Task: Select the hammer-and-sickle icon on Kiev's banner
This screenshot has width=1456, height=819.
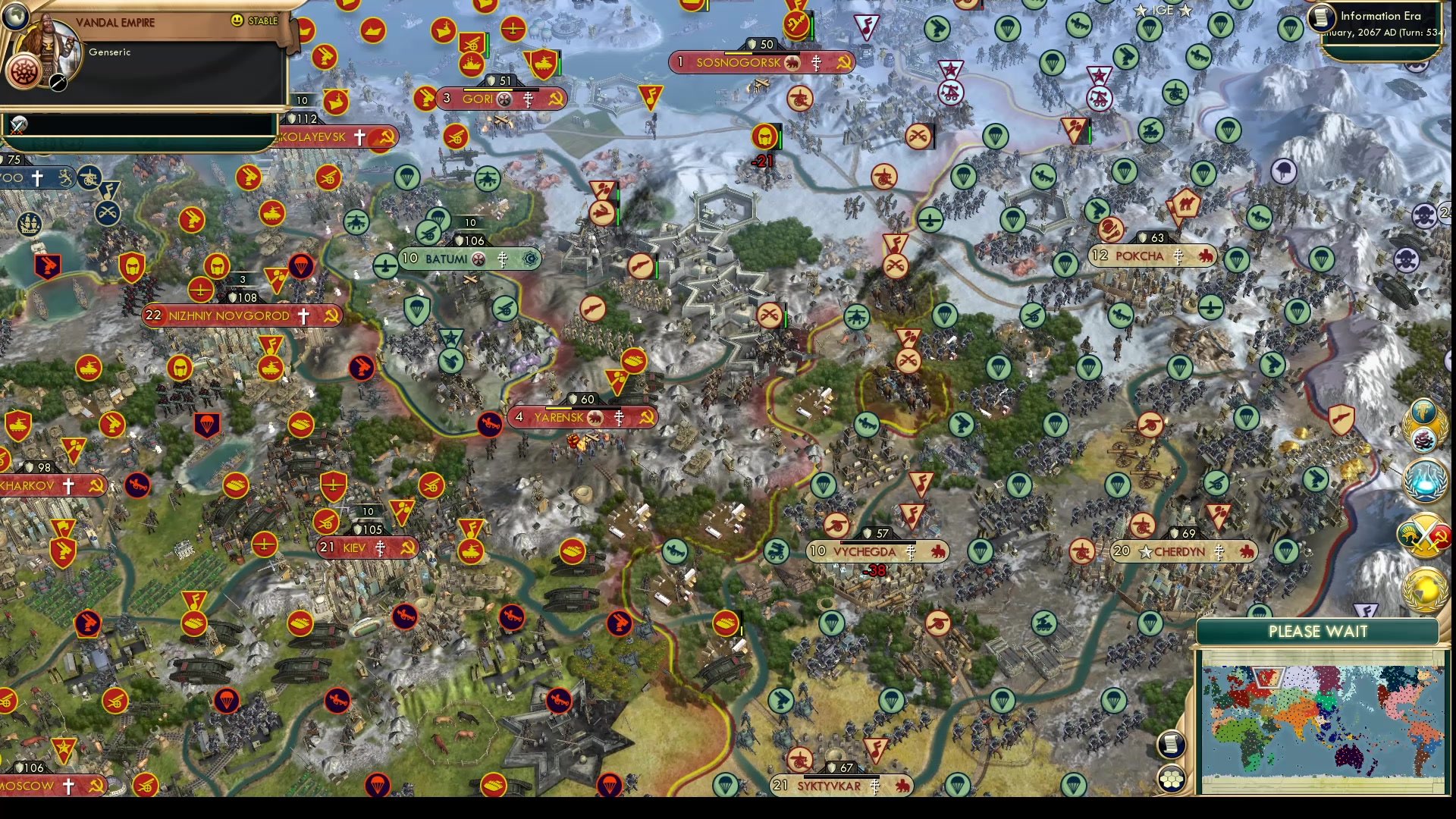Action: 409,548
